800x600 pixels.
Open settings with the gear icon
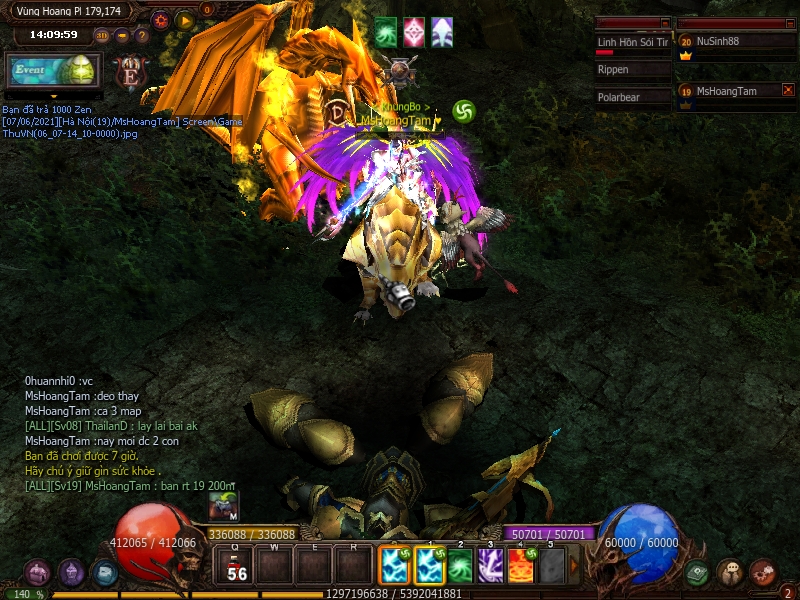click(160, 19)
